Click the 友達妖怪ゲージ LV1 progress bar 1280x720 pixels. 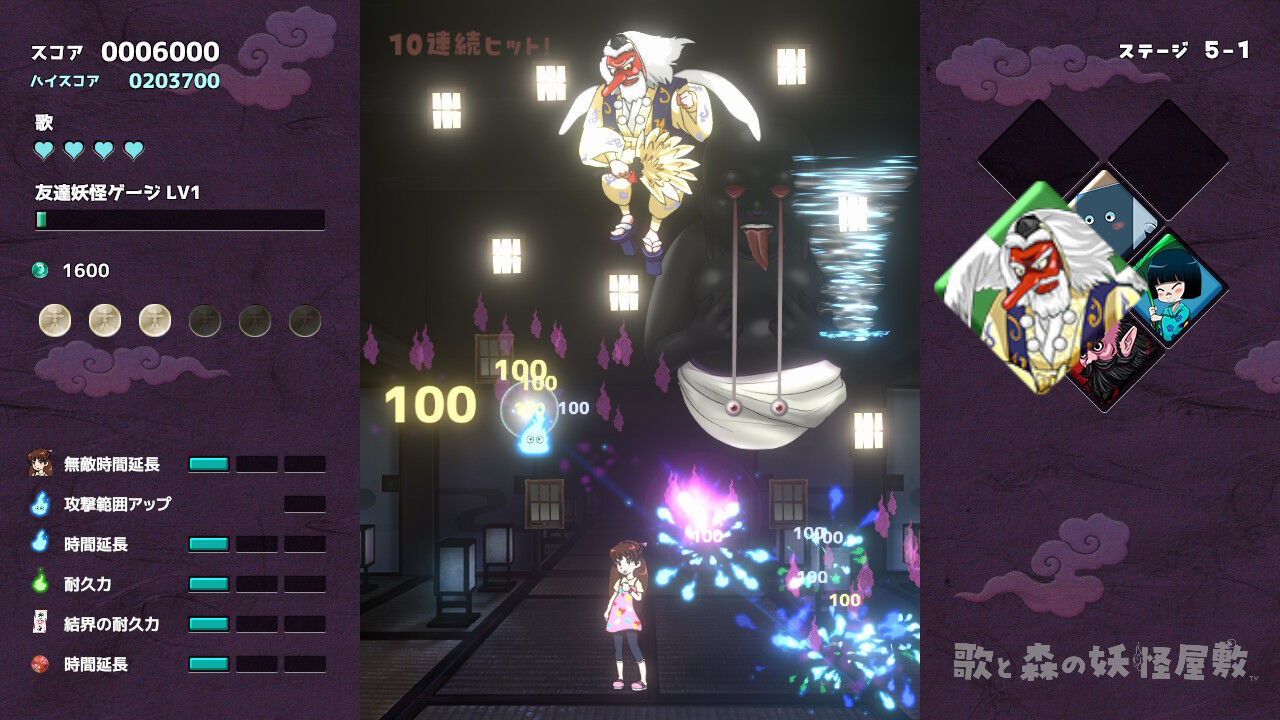[x=180, y=218]
